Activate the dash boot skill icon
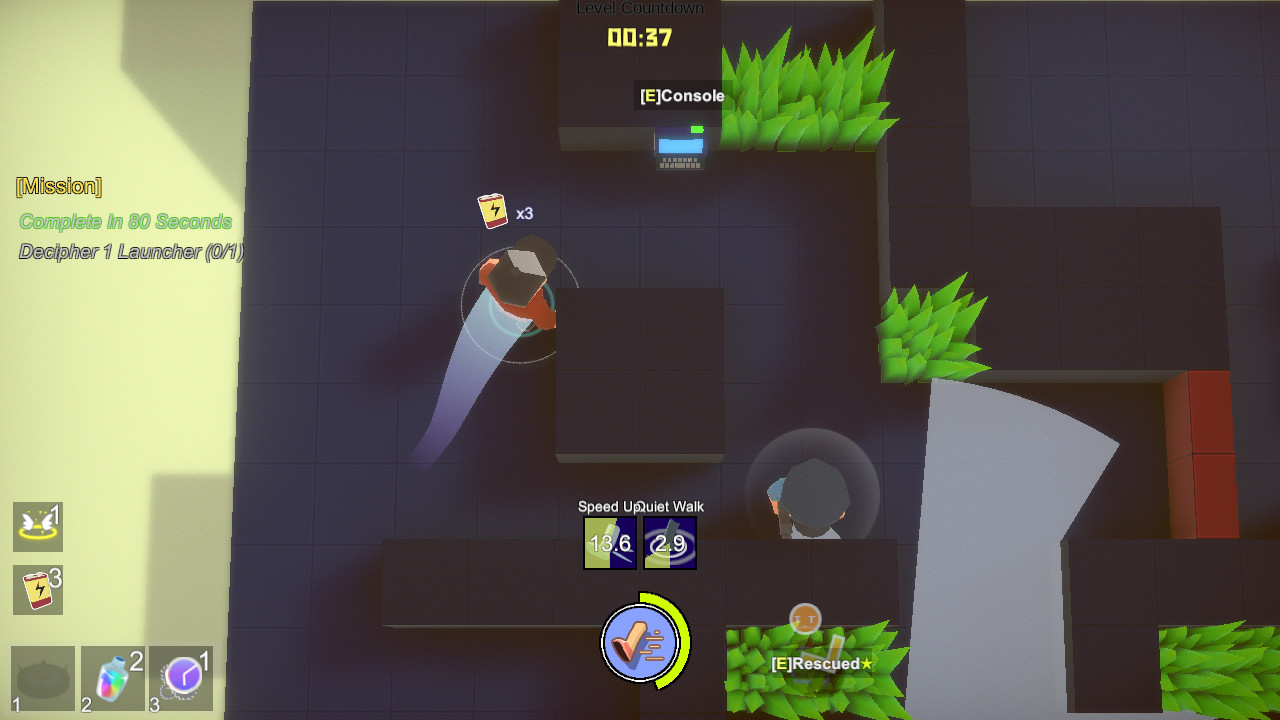 (641, 644)
